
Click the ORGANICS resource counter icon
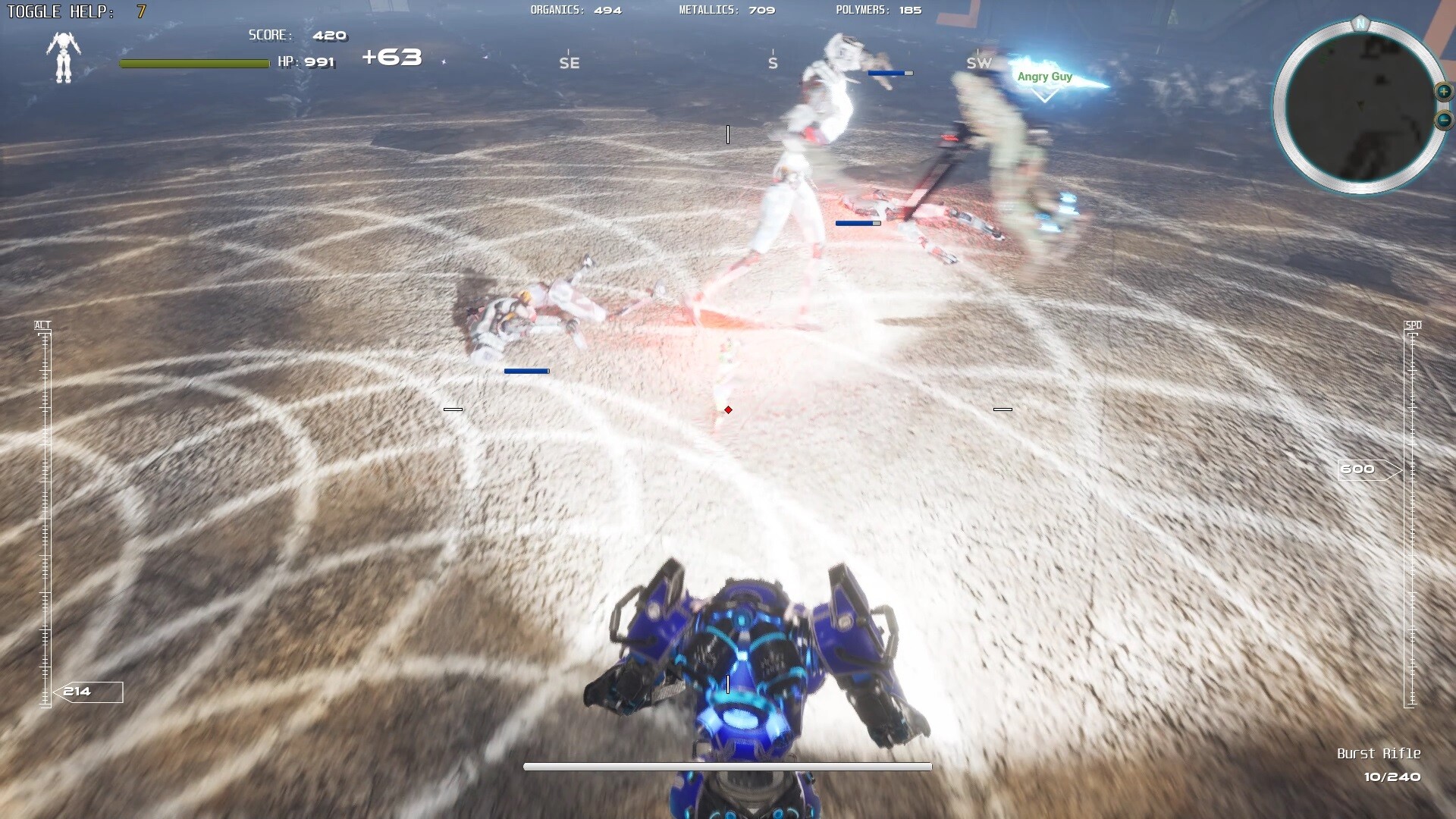pos(575,11)
